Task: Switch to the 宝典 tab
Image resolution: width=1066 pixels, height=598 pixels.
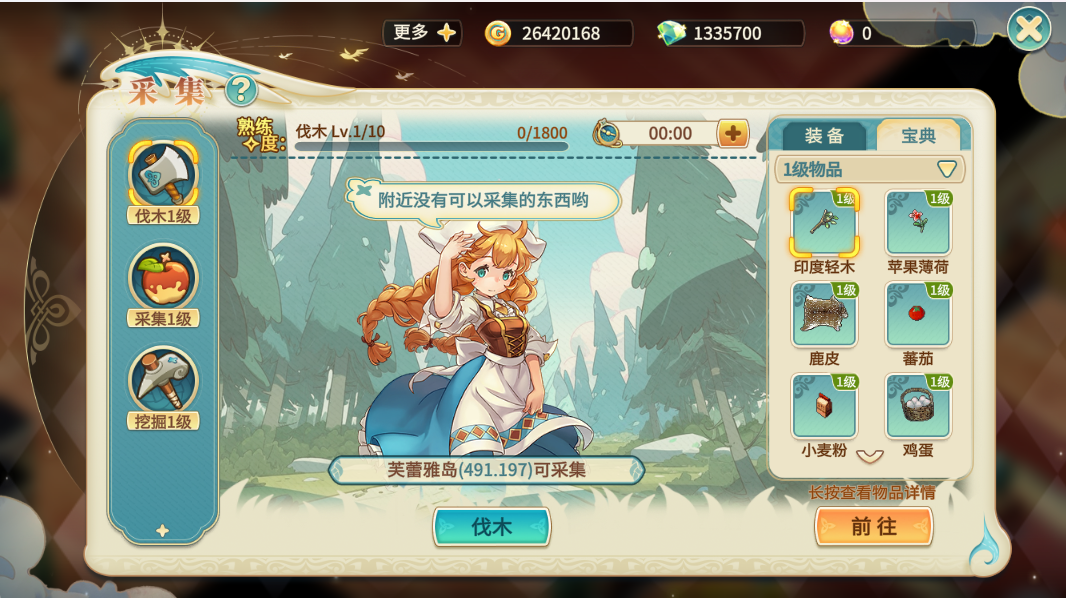Action: pyautogui.click(x=917, y=137)
